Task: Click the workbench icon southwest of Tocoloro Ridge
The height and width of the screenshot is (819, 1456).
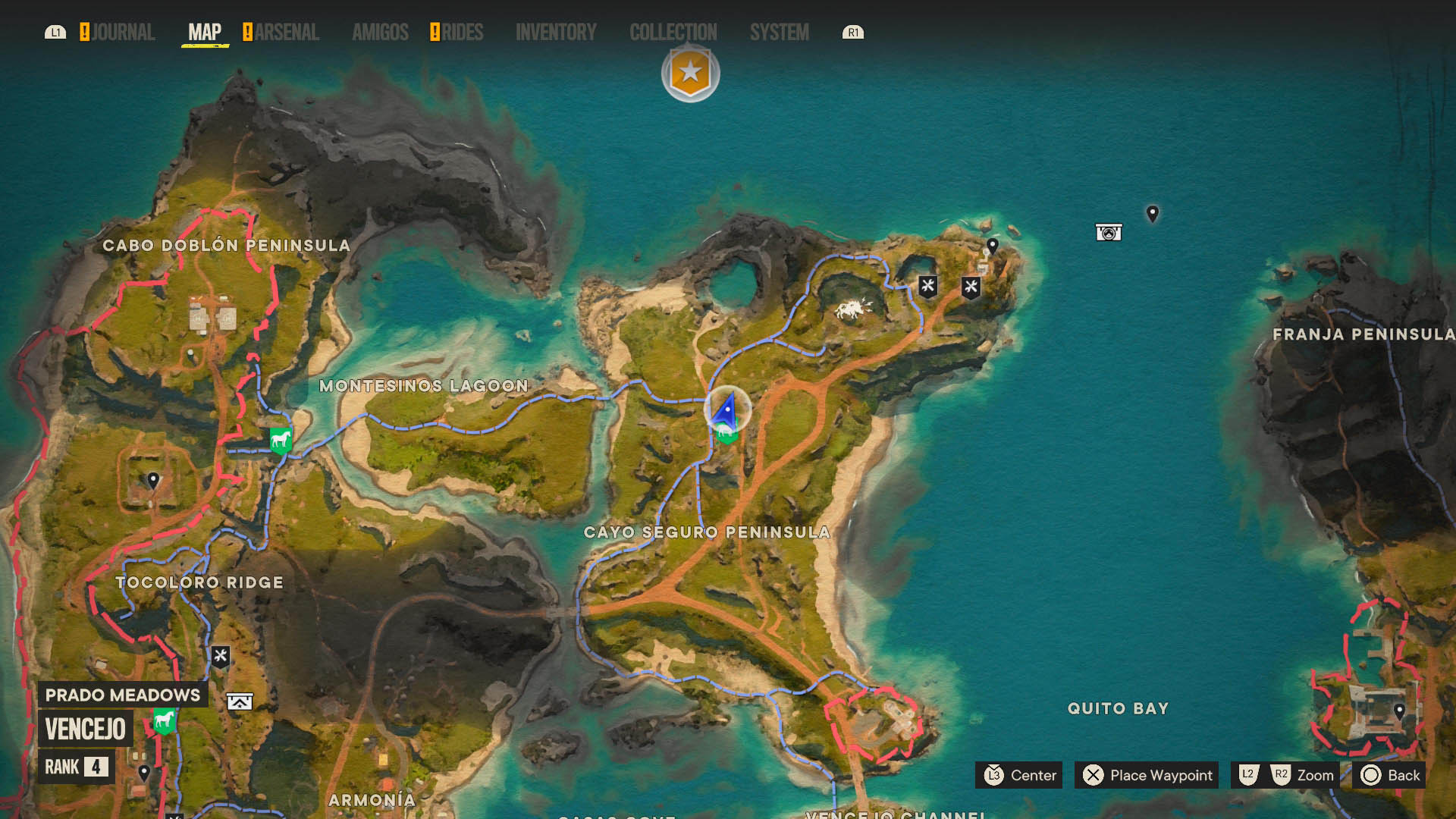Action: coord(222,656)
